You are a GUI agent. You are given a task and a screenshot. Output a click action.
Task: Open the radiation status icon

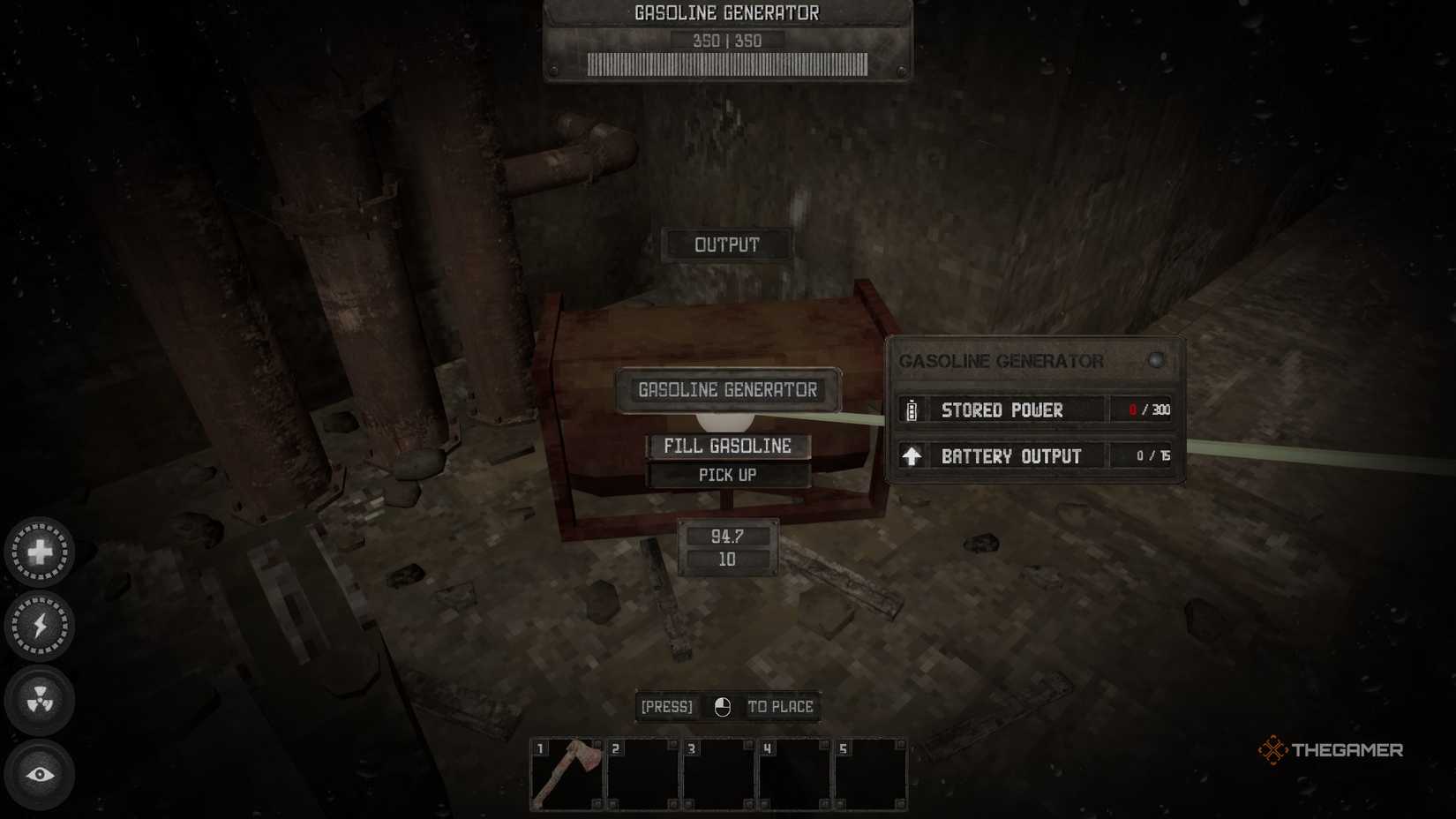(39, 699)
